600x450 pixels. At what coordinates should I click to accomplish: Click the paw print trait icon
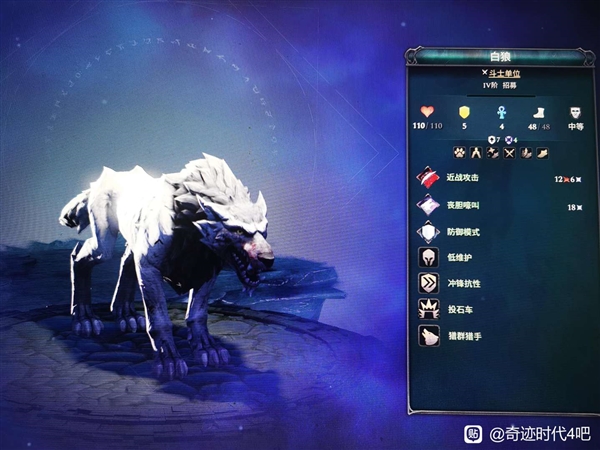pos(459,152)
